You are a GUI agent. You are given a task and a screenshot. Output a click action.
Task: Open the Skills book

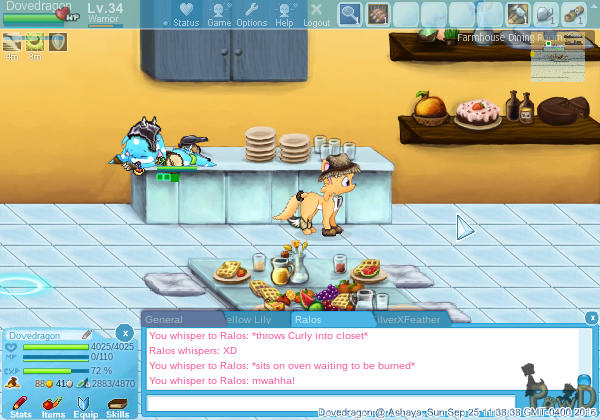tap(117, 406)
